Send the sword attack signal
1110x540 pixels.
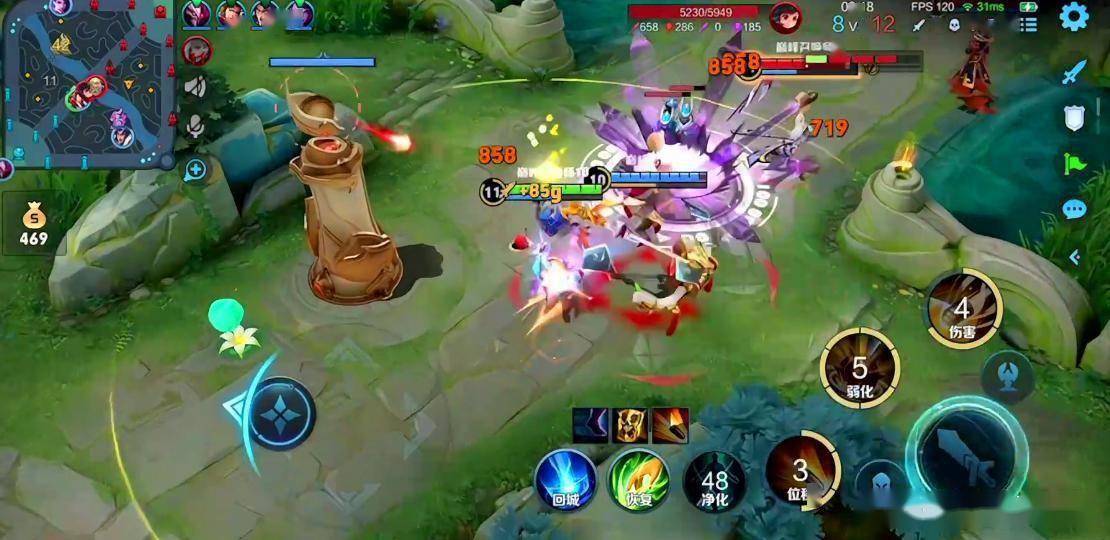click(1073, 72)
